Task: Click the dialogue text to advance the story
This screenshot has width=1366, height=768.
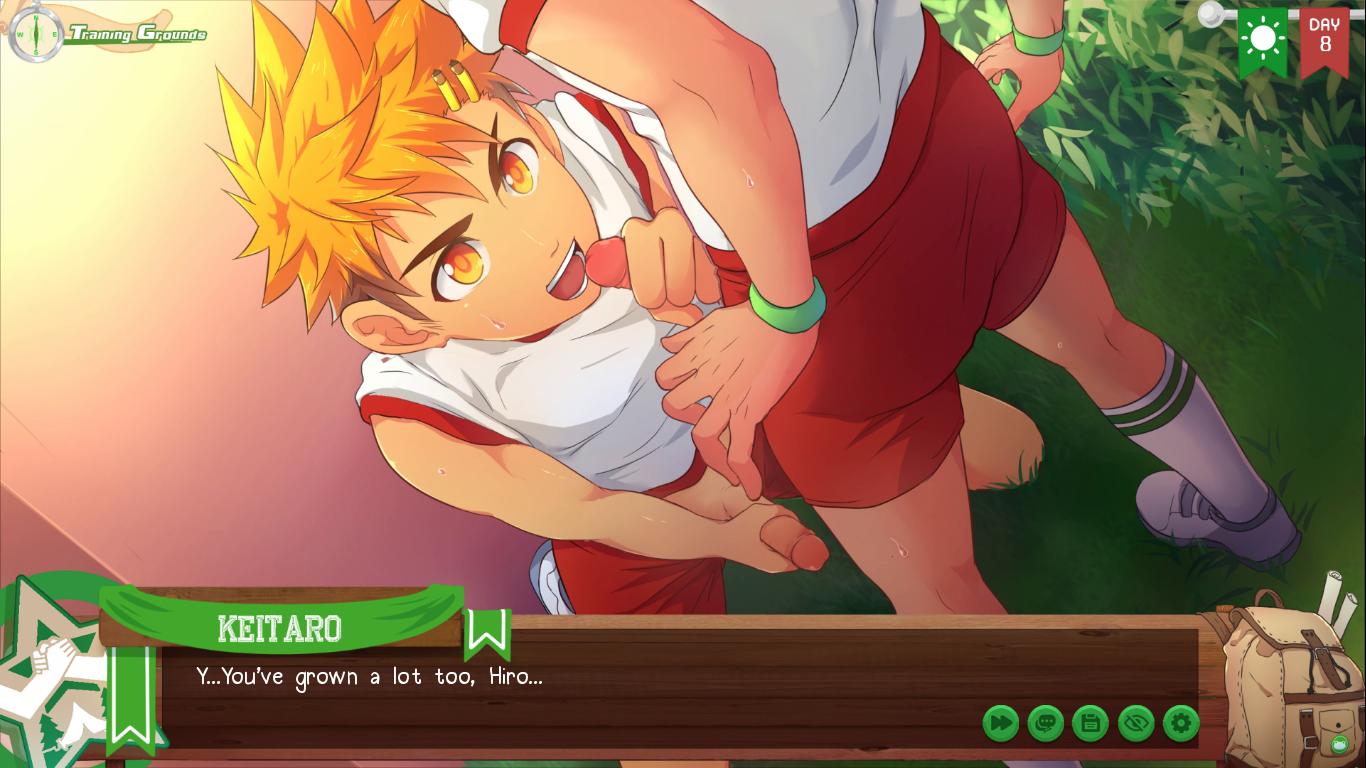Action: point(368,677)
